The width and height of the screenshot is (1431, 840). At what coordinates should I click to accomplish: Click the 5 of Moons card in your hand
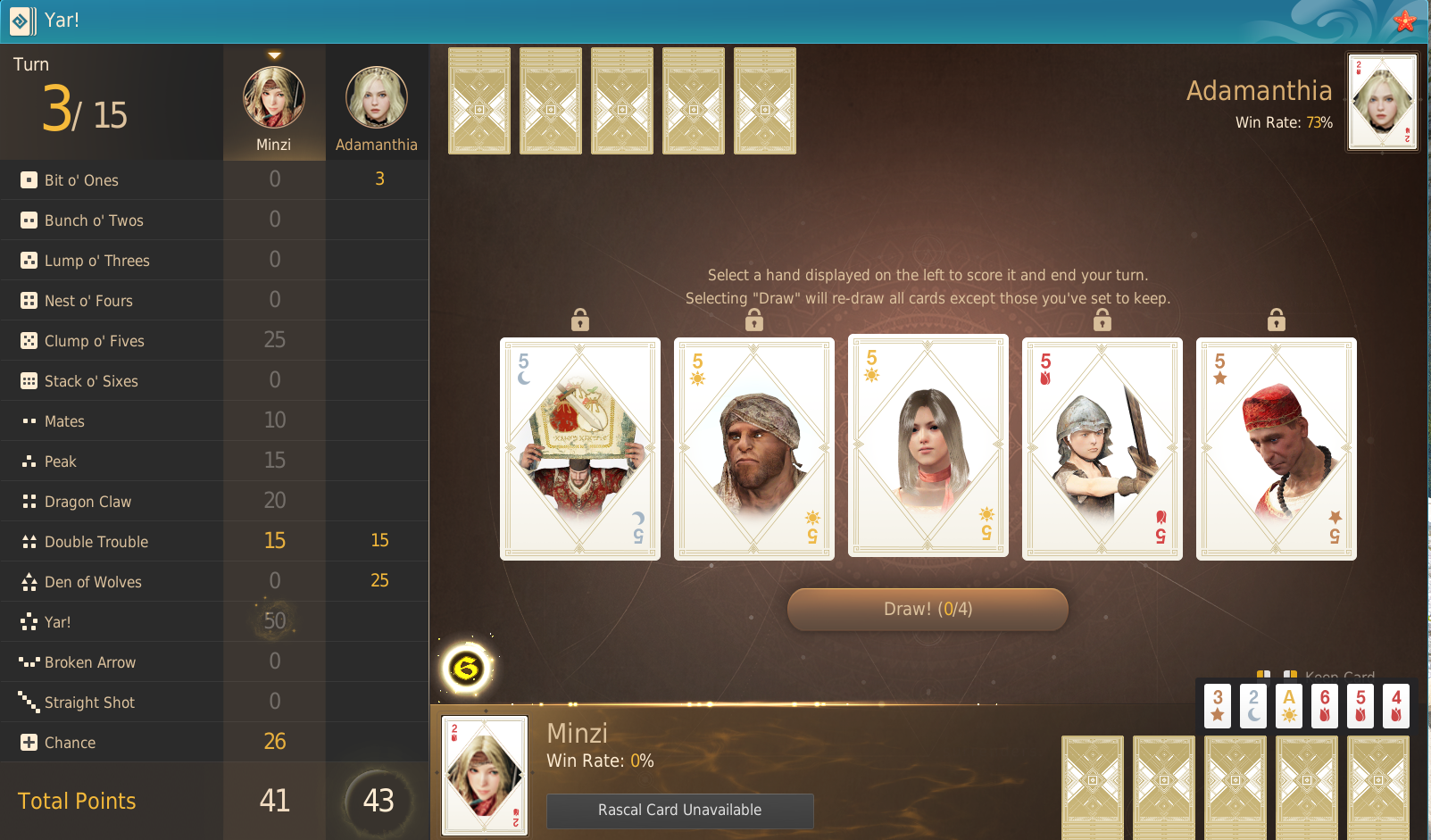(580, 448)
